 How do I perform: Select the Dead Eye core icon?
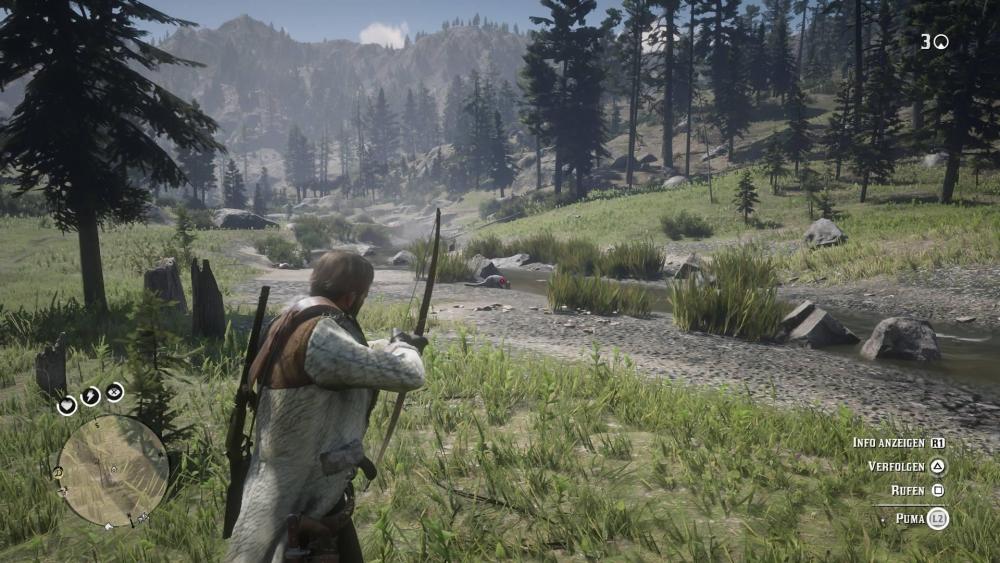[115, 392]
